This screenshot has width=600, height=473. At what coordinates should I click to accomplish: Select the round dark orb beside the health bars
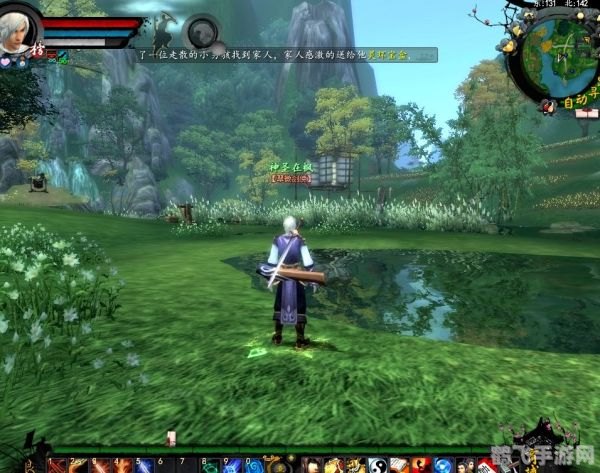[202, 29]
